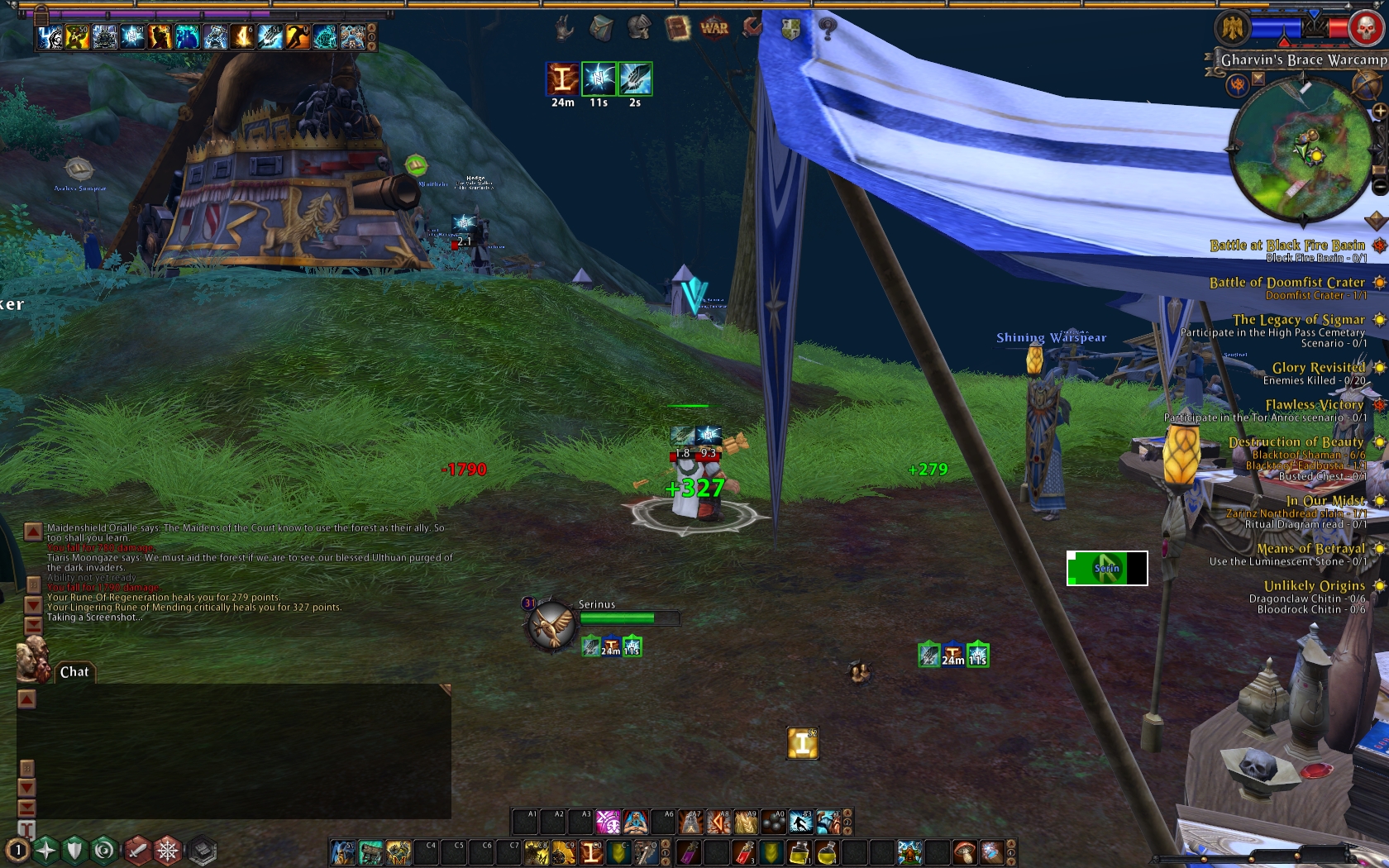The image size is (1389, 868).
Task: Open the Tome of Knowledge book icon
Action: [x=677, y=29]
